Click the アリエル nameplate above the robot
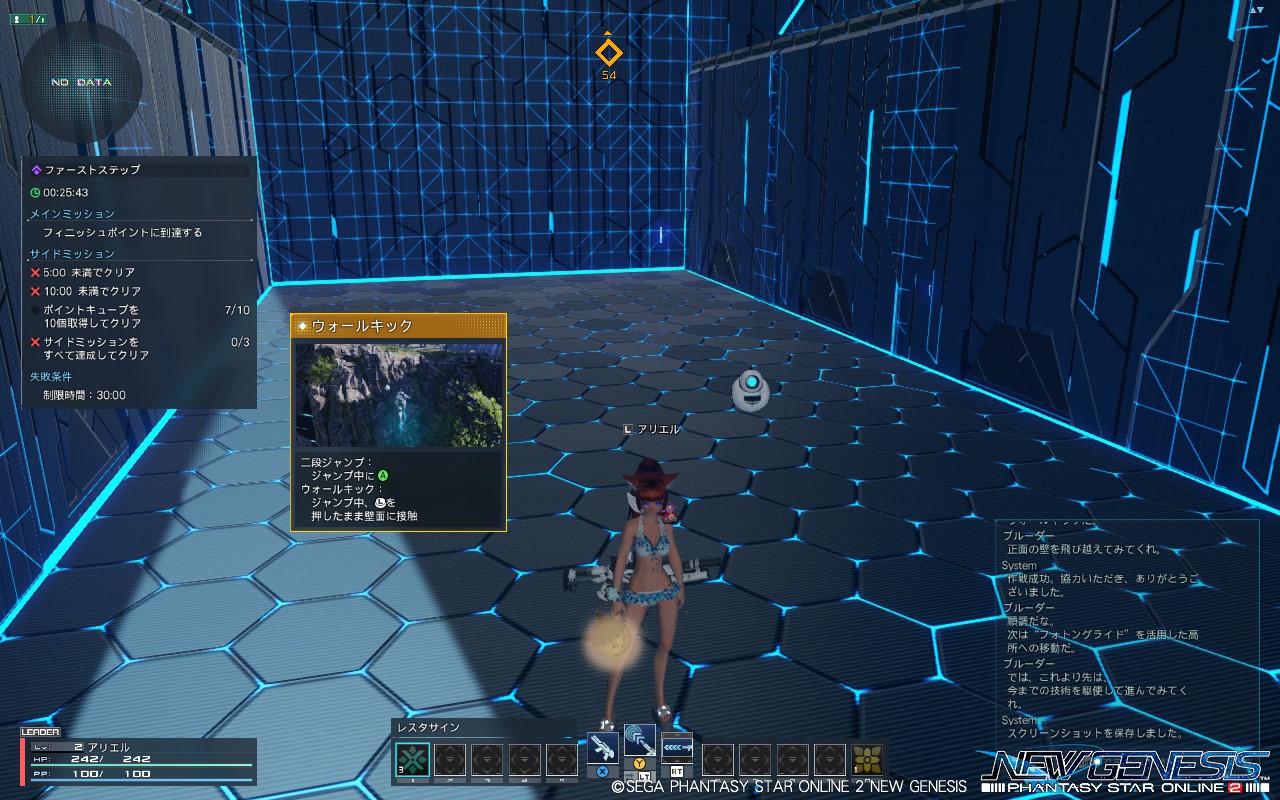 coord(650,428)
